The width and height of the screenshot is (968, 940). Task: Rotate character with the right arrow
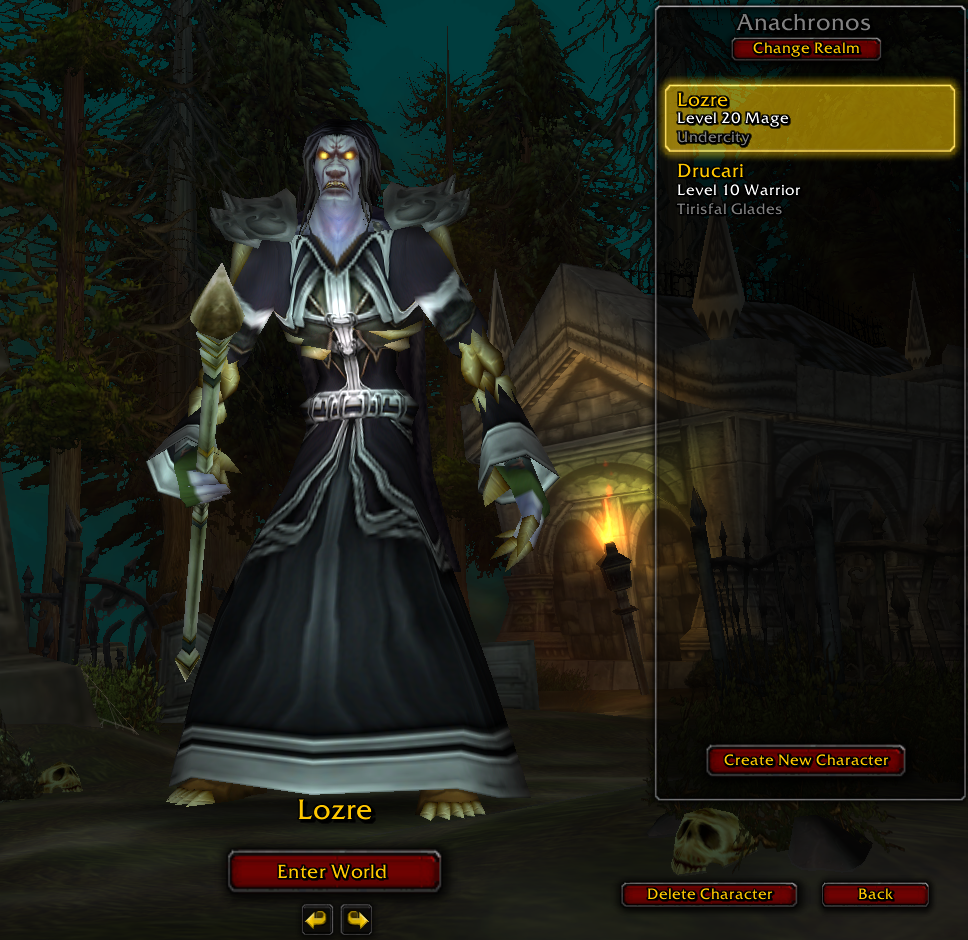356,919
